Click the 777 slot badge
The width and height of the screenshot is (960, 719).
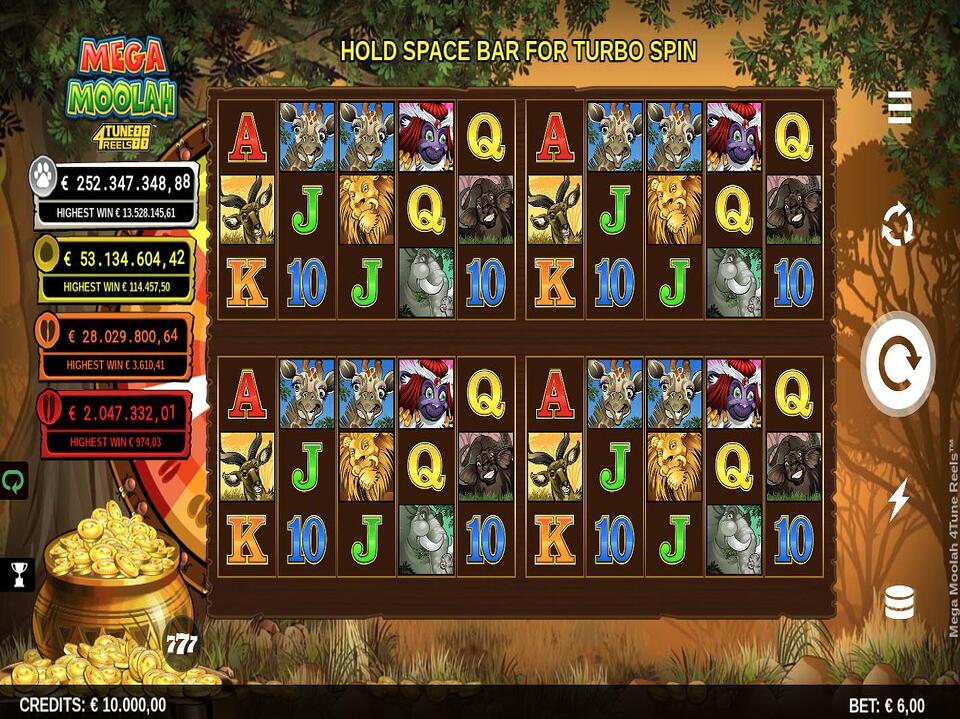coord(181,643)
